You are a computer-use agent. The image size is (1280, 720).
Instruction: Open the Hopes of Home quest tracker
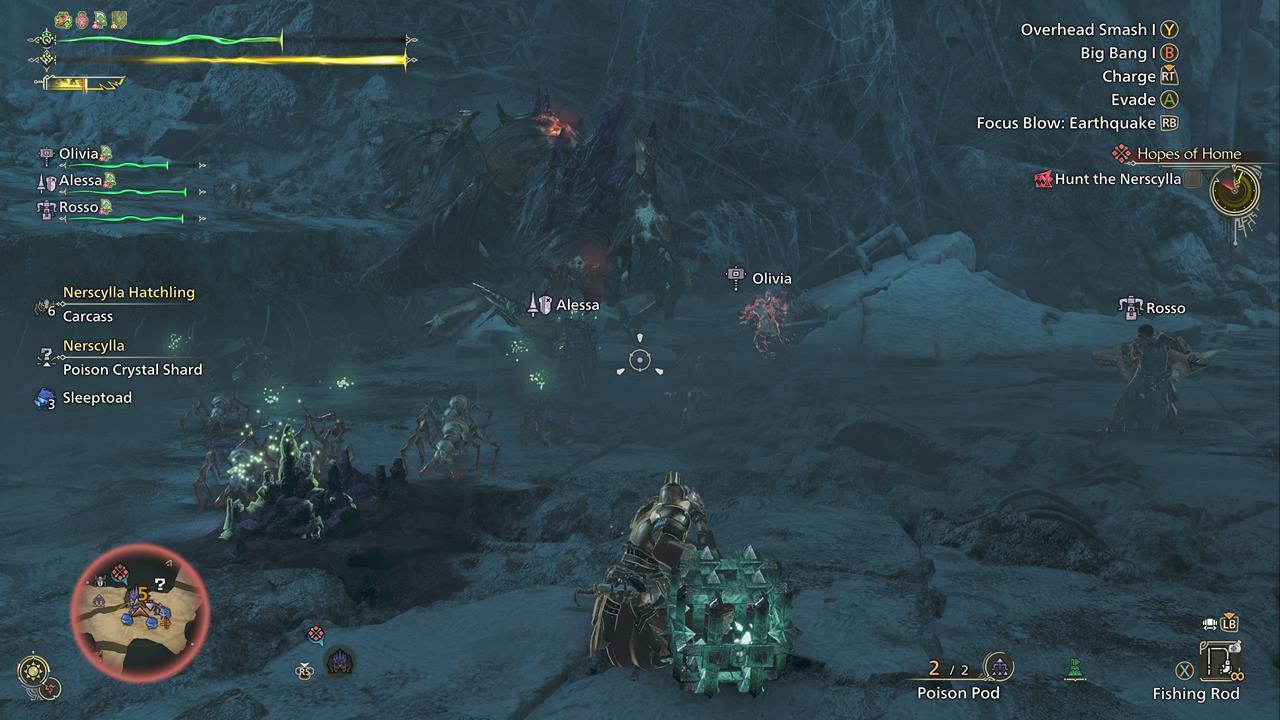click(x=1188, y=154)
